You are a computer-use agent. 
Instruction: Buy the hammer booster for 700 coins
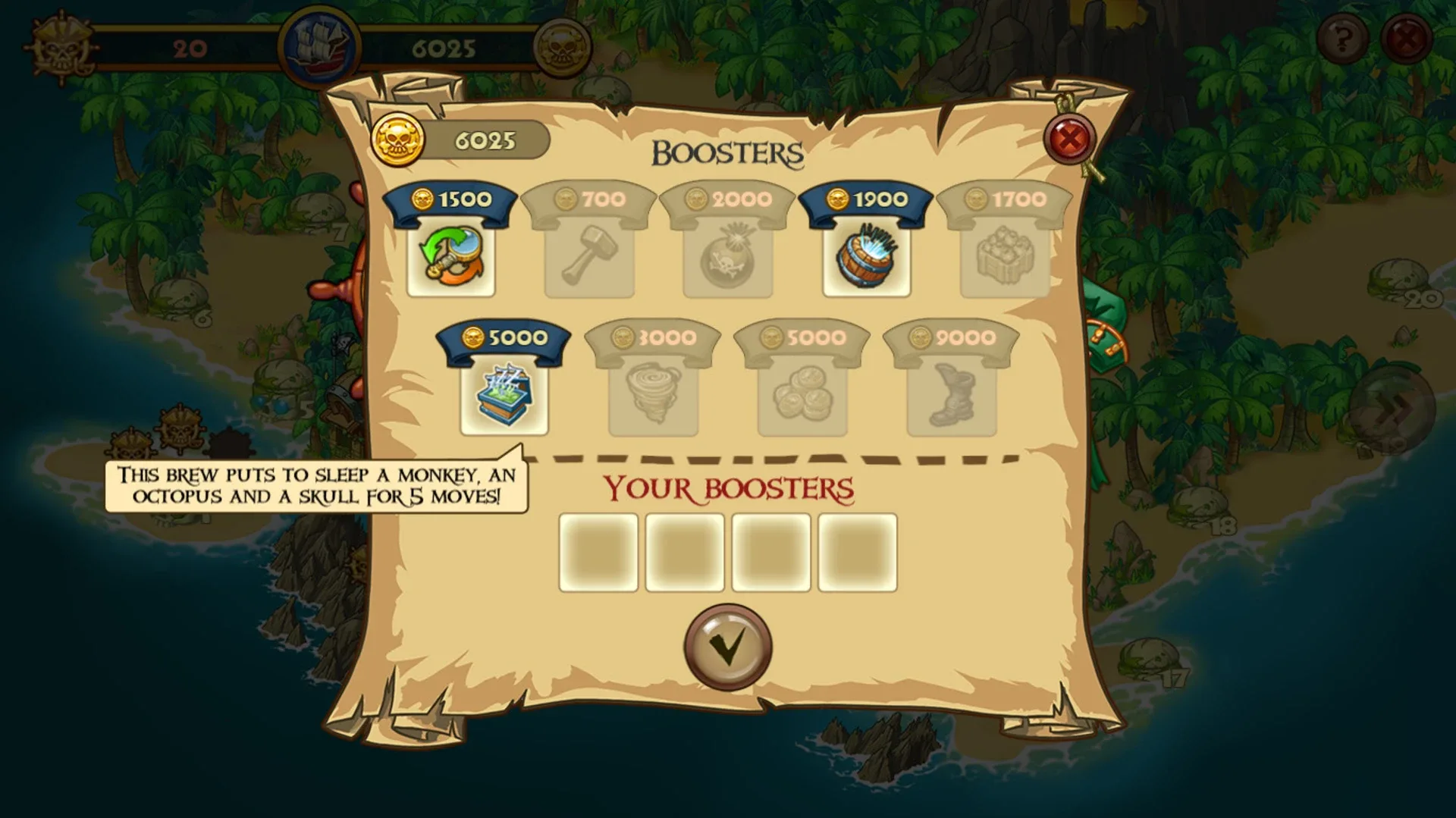click(592, 256)
